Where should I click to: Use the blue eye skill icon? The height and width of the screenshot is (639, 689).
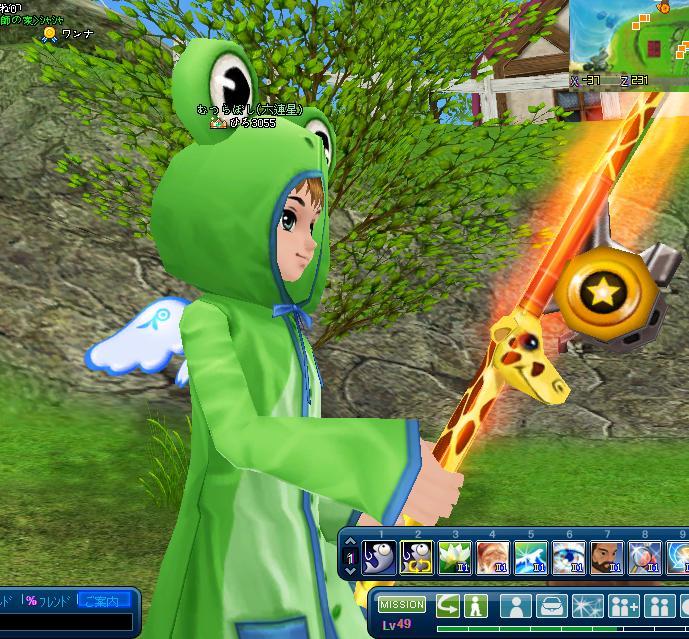point(567,558)
